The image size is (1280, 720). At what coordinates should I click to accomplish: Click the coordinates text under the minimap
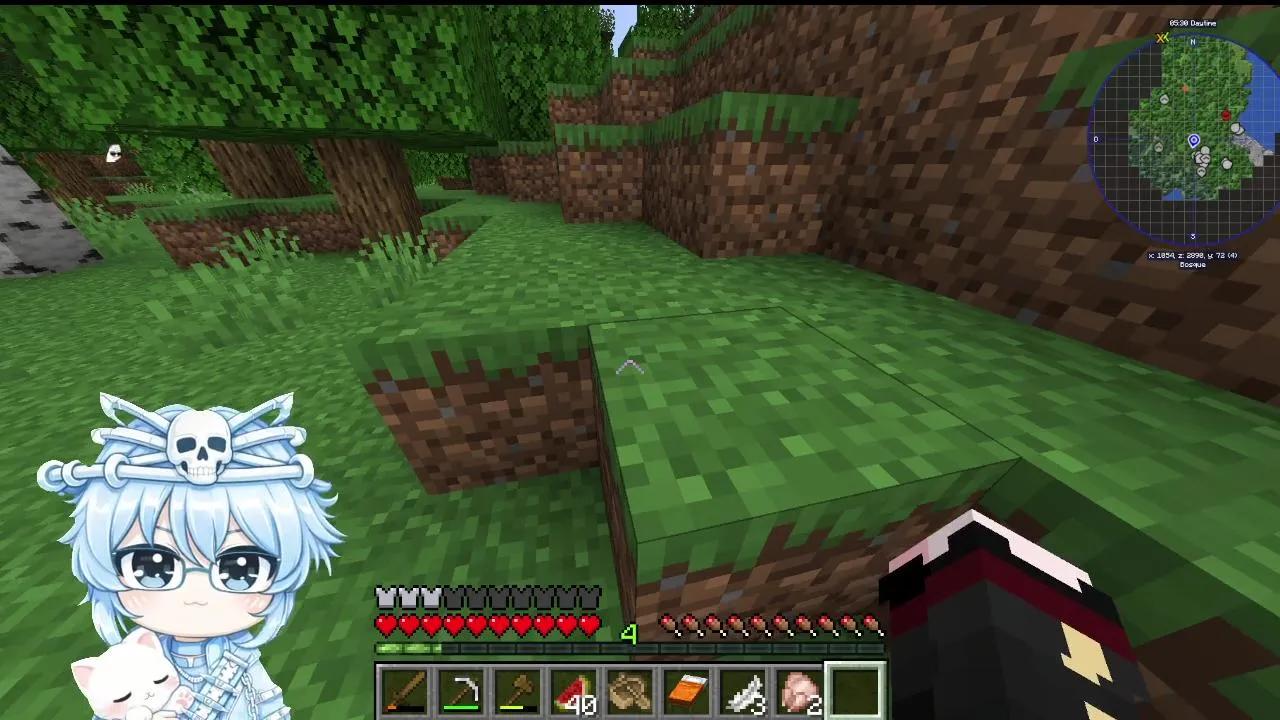1193,254
